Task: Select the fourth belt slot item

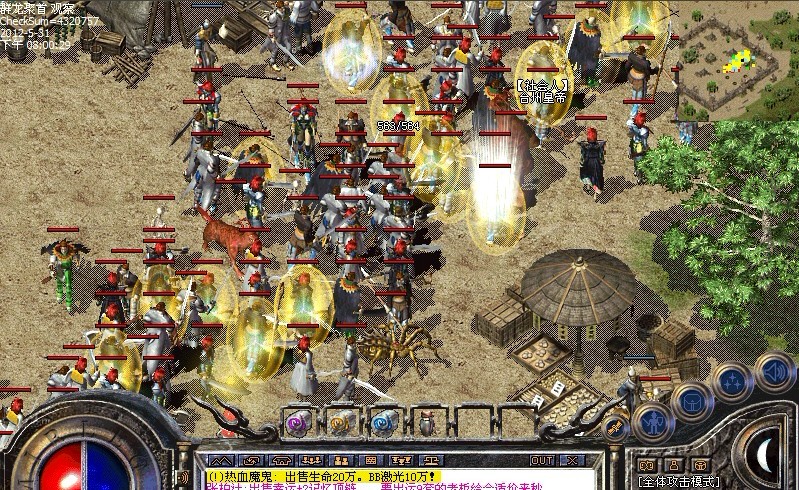Action: 427,421
